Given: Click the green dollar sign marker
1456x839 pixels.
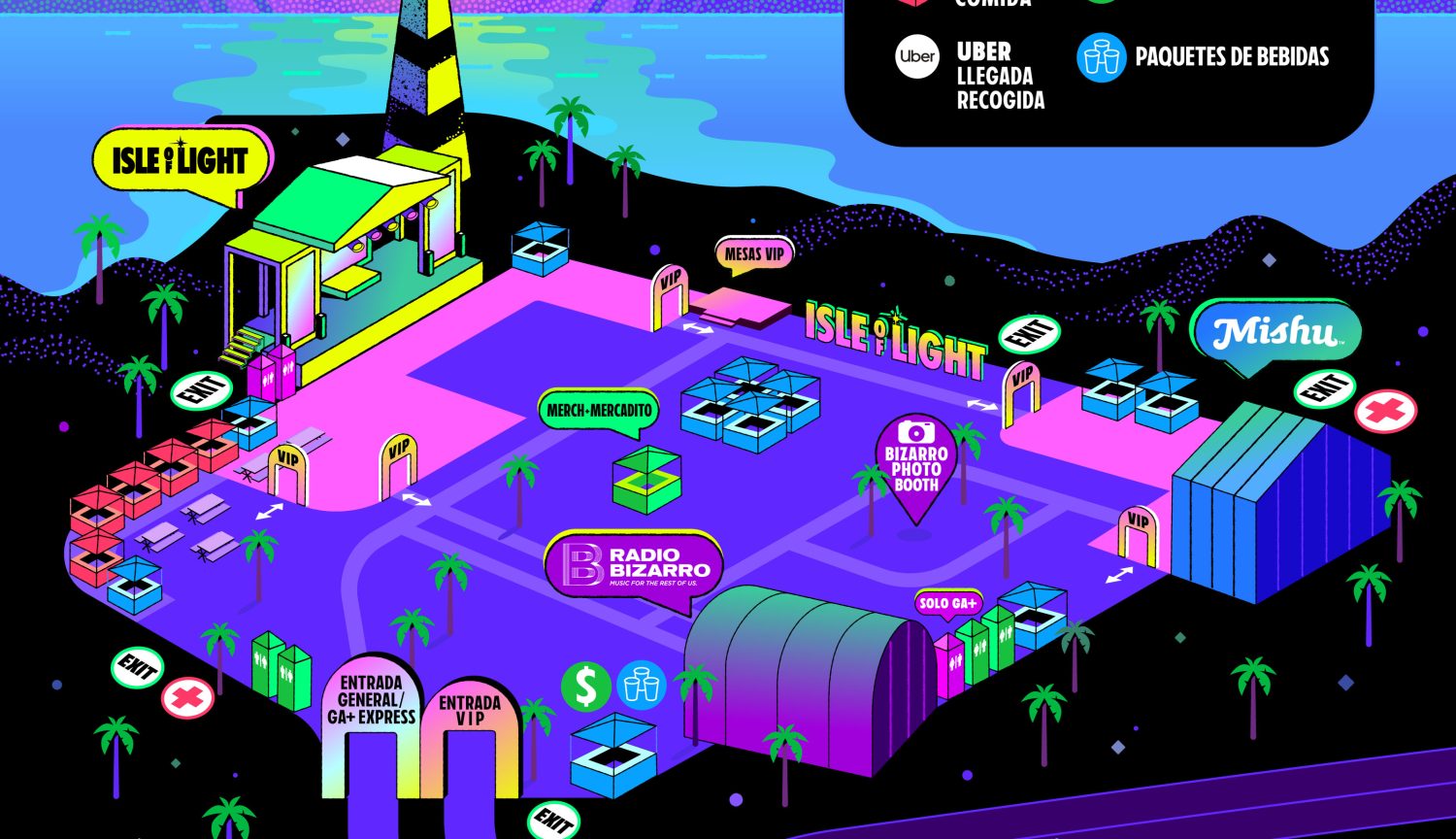Looking at the screenshot, I should pyautogui.click(x=585, y=687).
